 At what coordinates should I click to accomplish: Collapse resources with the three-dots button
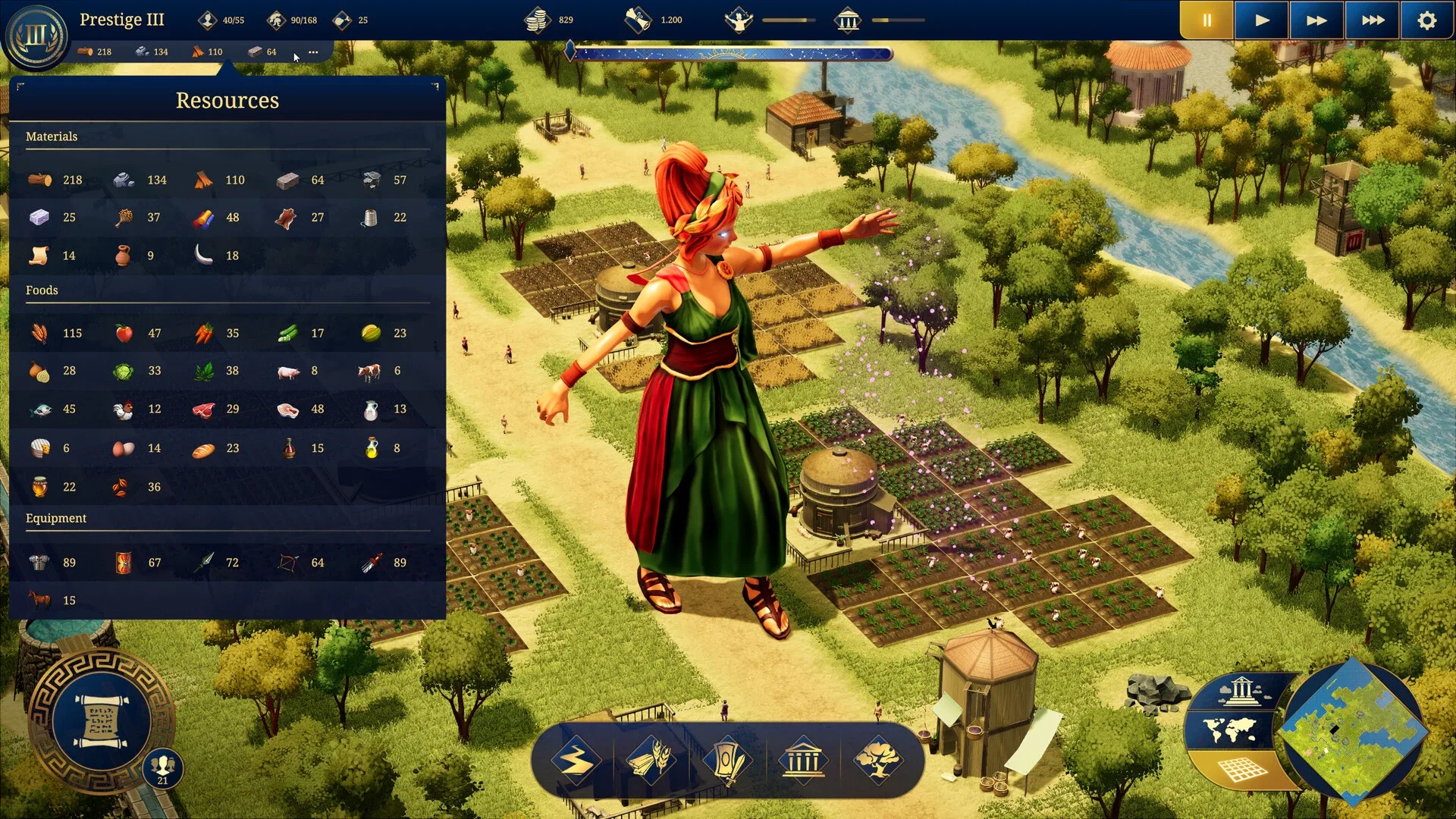(x=313, y=52)
